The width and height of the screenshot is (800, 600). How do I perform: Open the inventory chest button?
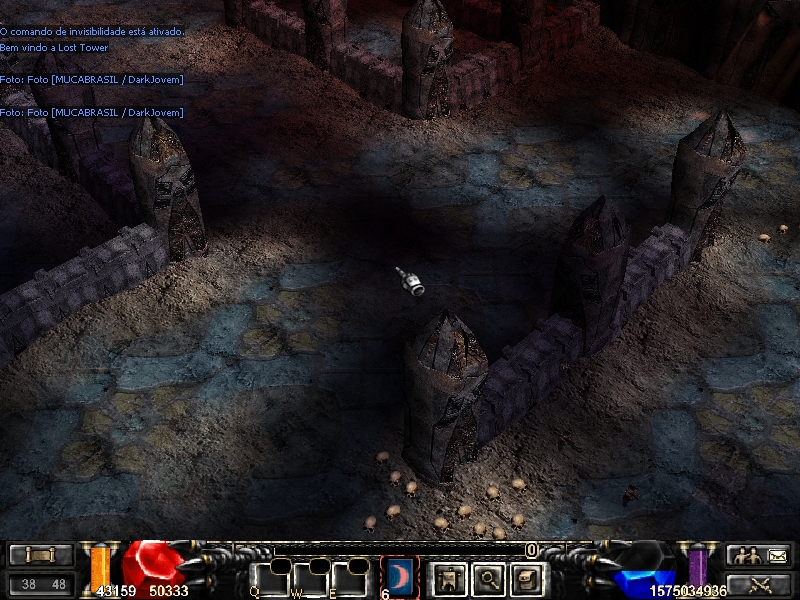527,578
